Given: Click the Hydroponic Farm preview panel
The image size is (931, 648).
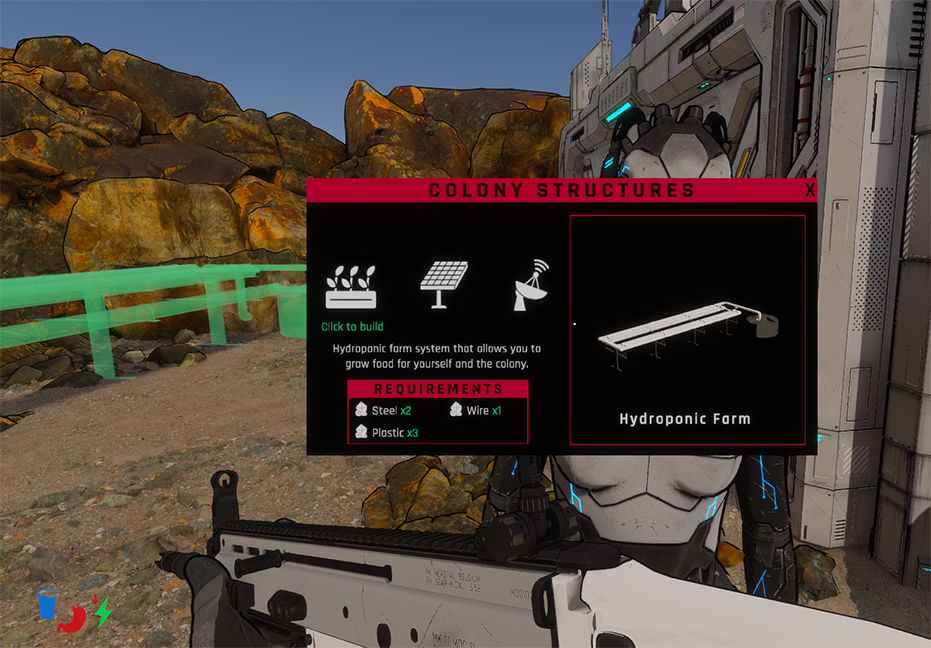Looking at the screenshot, I should point(687,329).
